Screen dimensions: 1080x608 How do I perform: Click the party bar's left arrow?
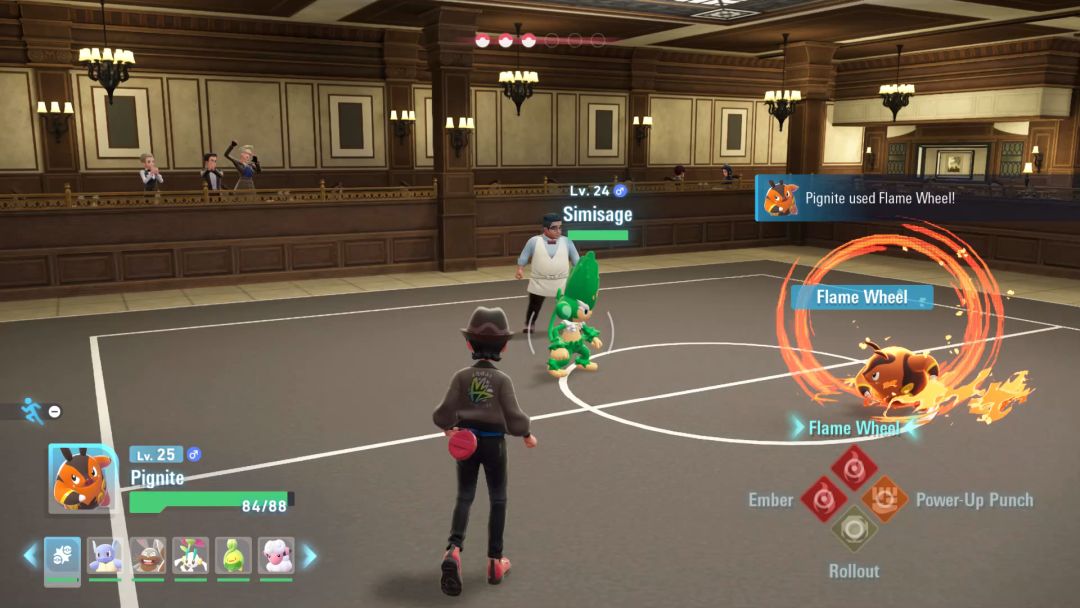30,556
